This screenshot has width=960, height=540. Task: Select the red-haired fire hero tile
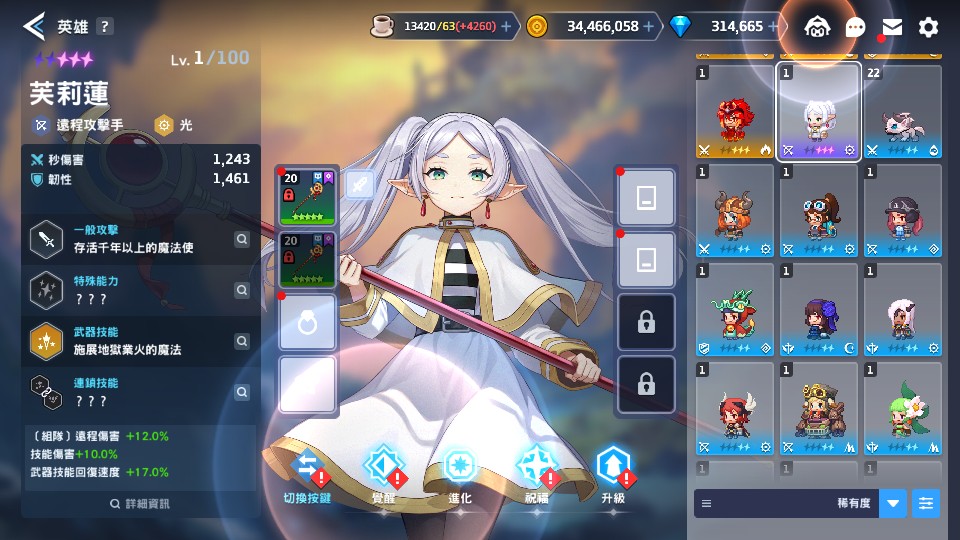(734, 112)
